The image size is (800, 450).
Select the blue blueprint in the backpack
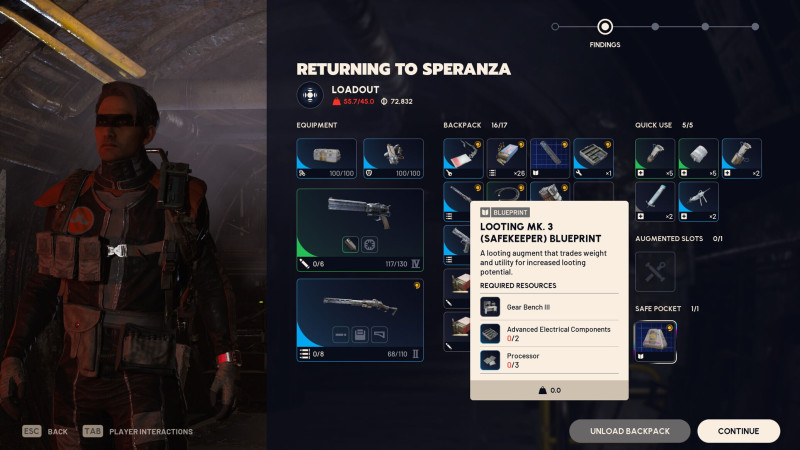pos(550,159)
